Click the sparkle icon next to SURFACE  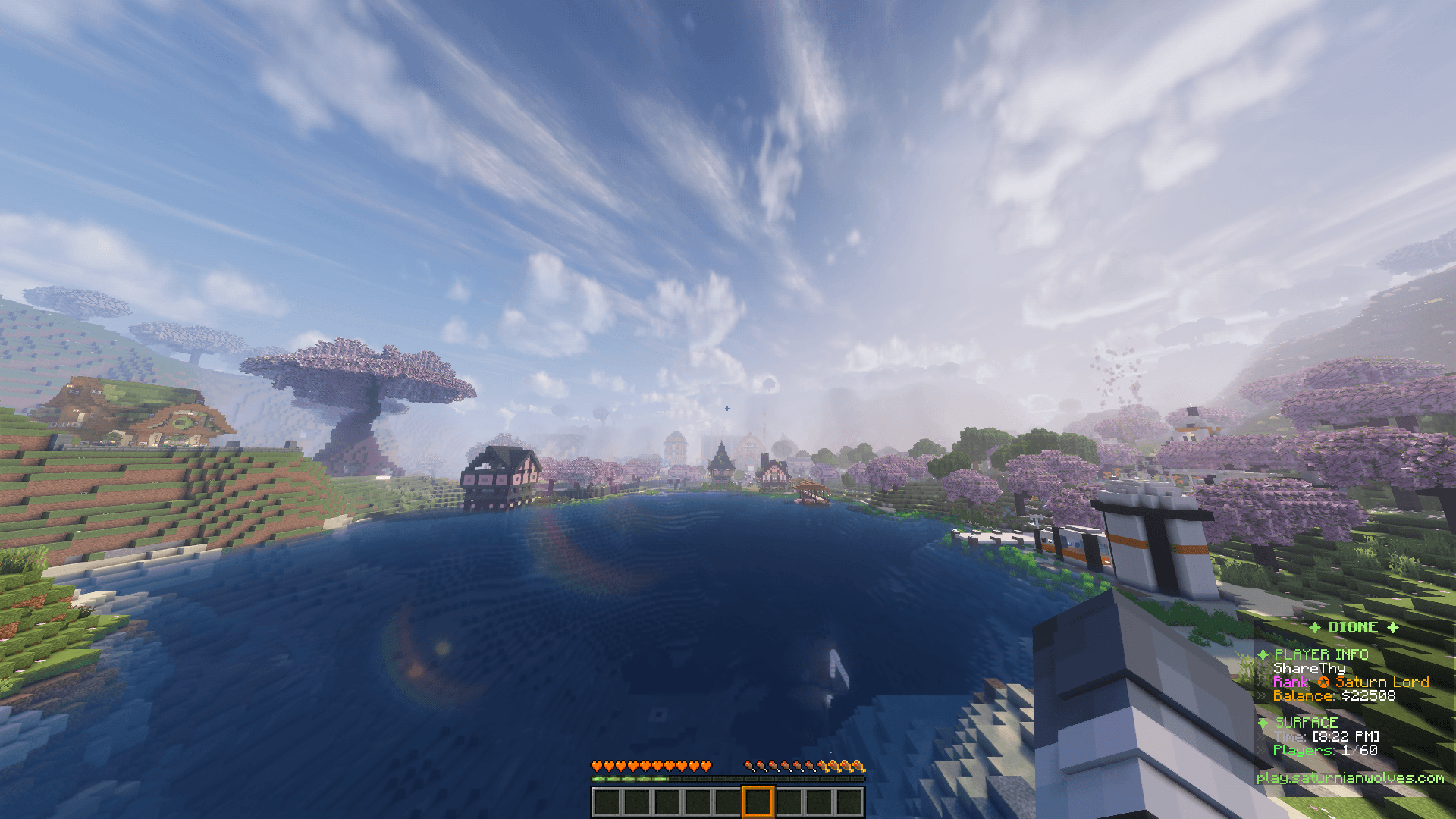(1263, 722)
